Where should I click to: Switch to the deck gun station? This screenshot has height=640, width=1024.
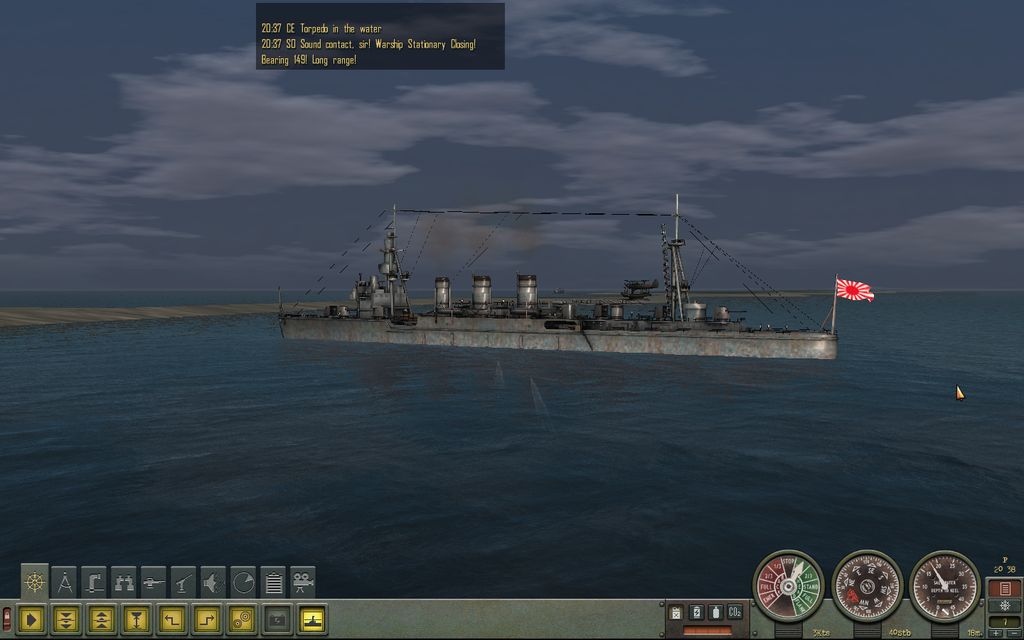pyautogui.click(x=154, y=581)
